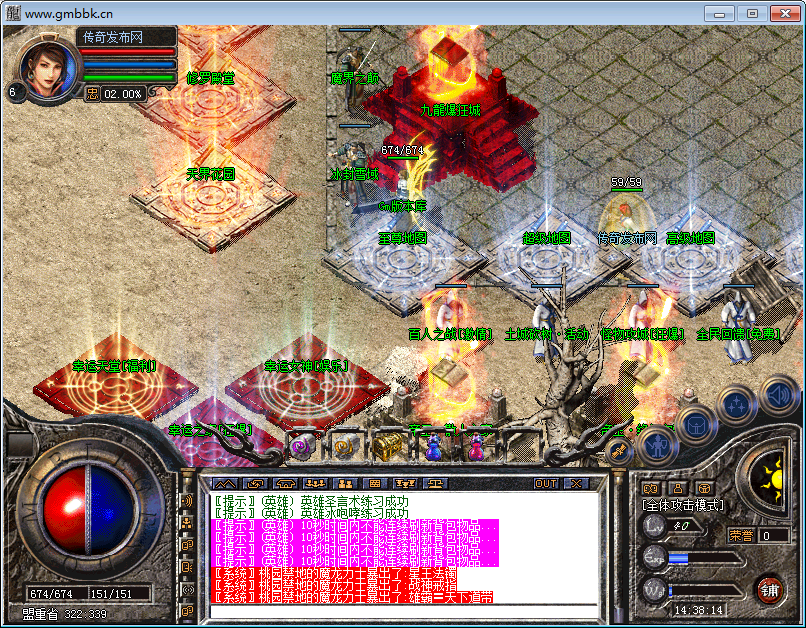Click the top sound-wave chat filter button
806x628 pixels.
(x=186, y=500)
